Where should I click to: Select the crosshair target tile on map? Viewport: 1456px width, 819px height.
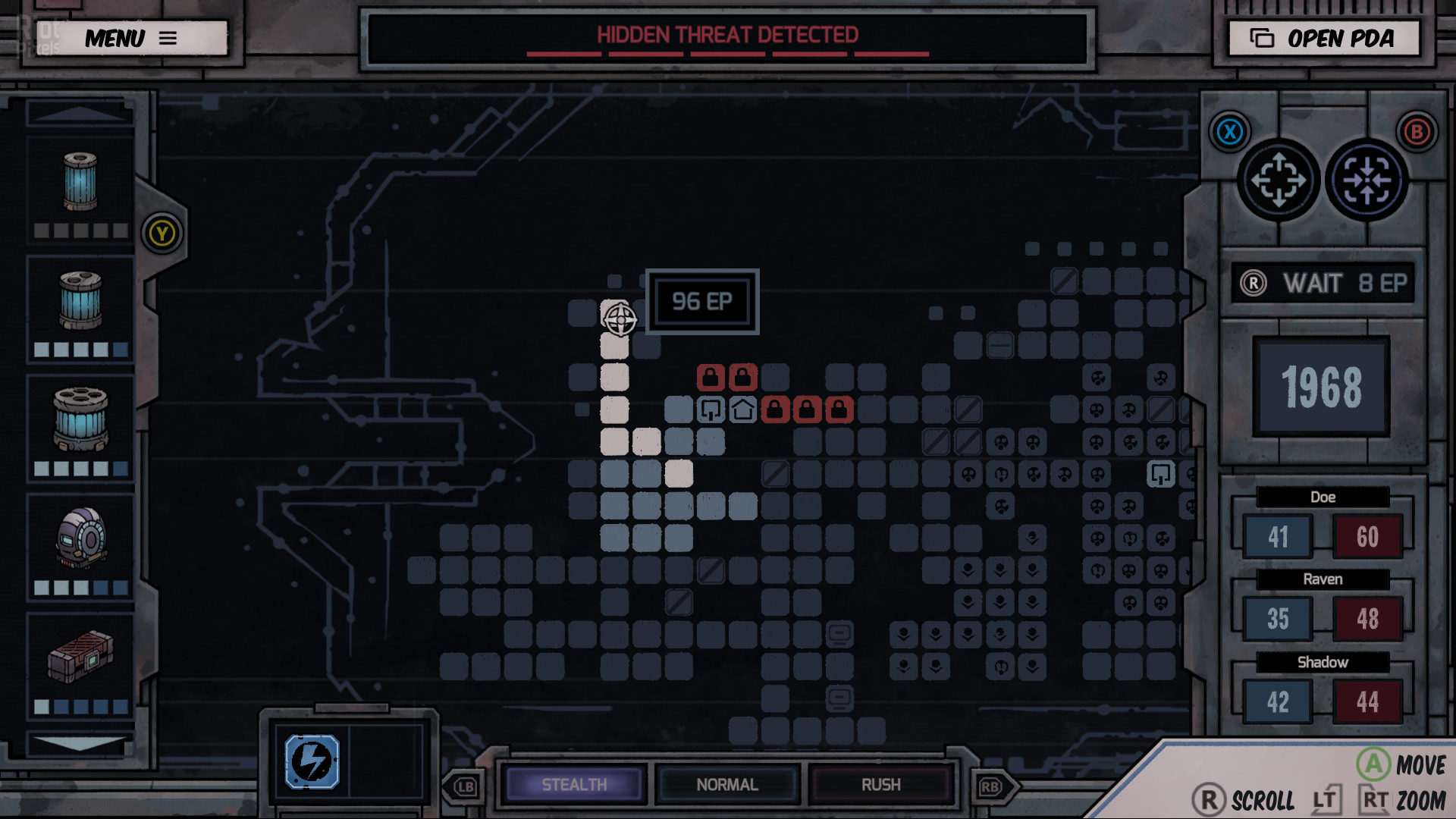619,318
